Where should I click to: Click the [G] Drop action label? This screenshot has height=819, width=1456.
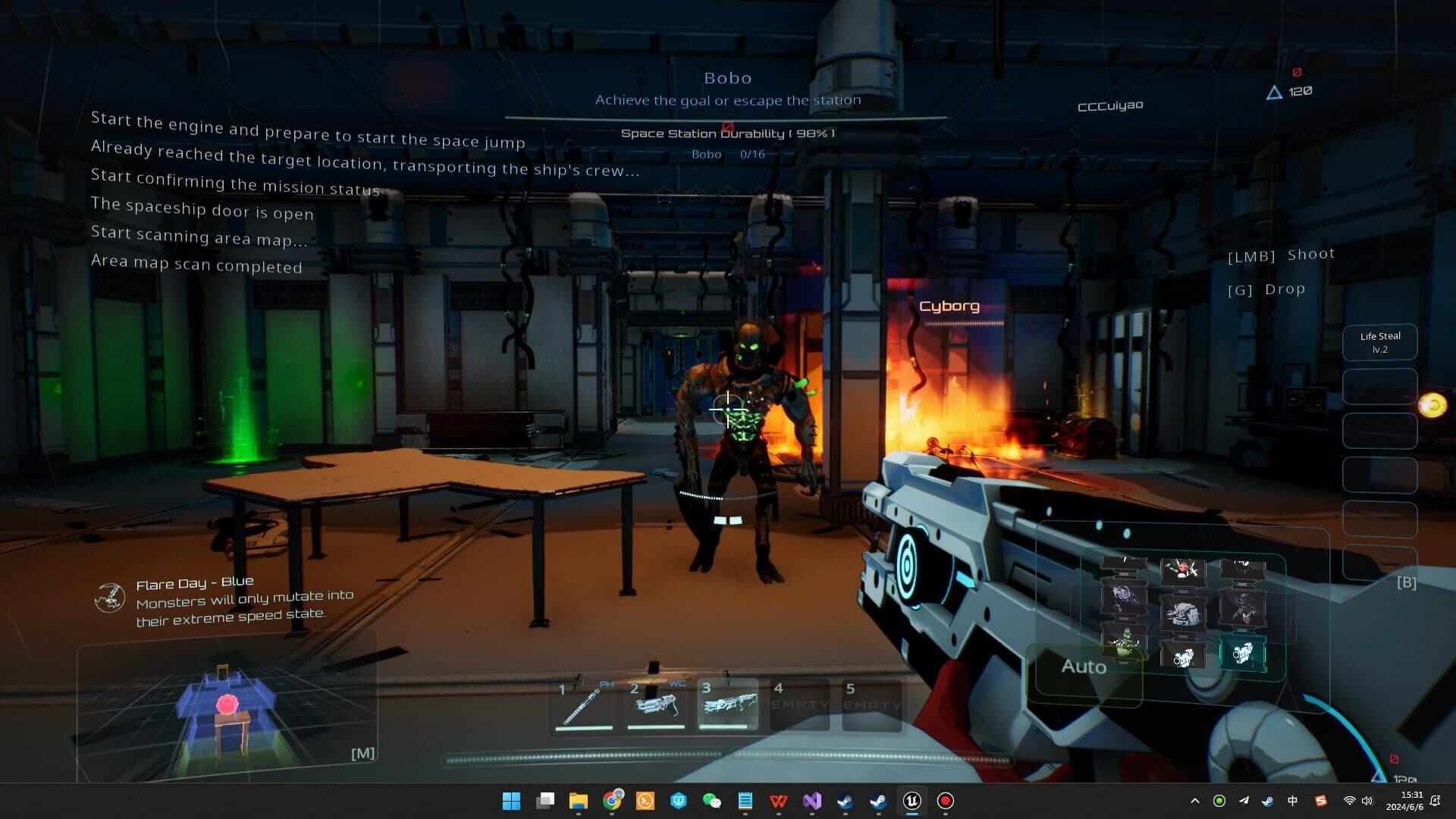click(x=1266, y=289)
